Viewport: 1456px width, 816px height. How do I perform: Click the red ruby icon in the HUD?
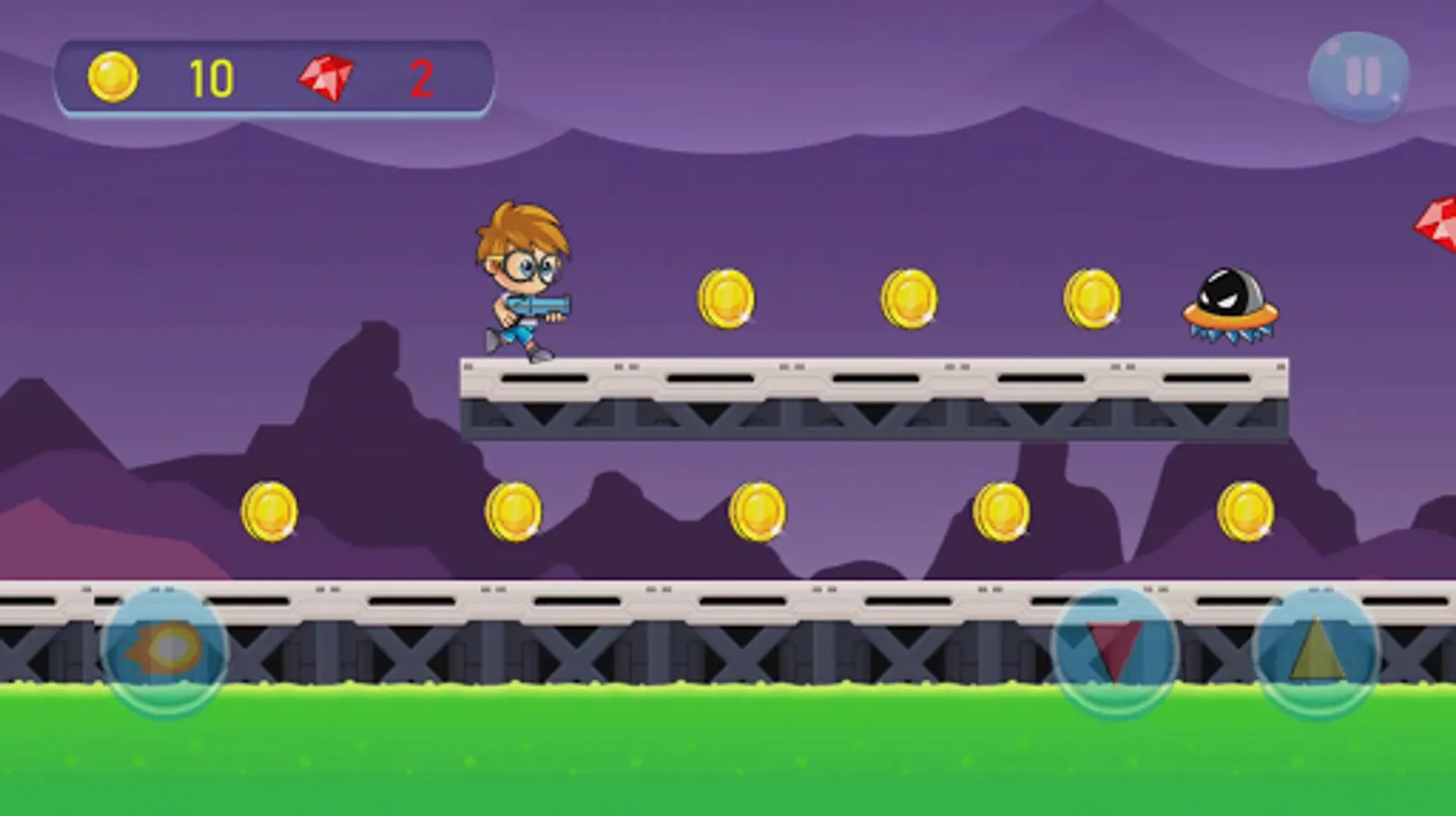(x=326, y=77)
